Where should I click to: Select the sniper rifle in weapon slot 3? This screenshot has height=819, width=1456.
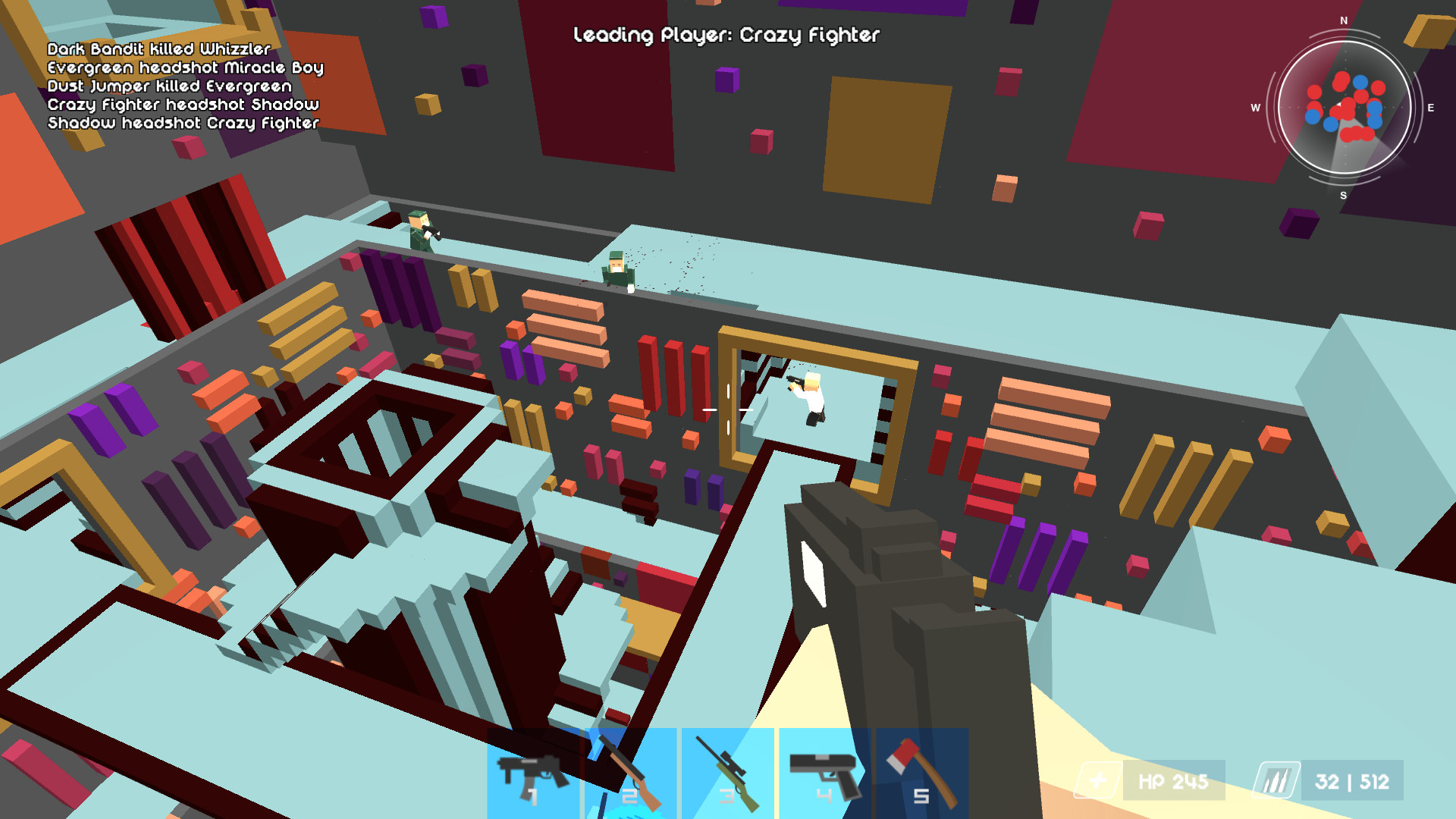tap(726, 775)
